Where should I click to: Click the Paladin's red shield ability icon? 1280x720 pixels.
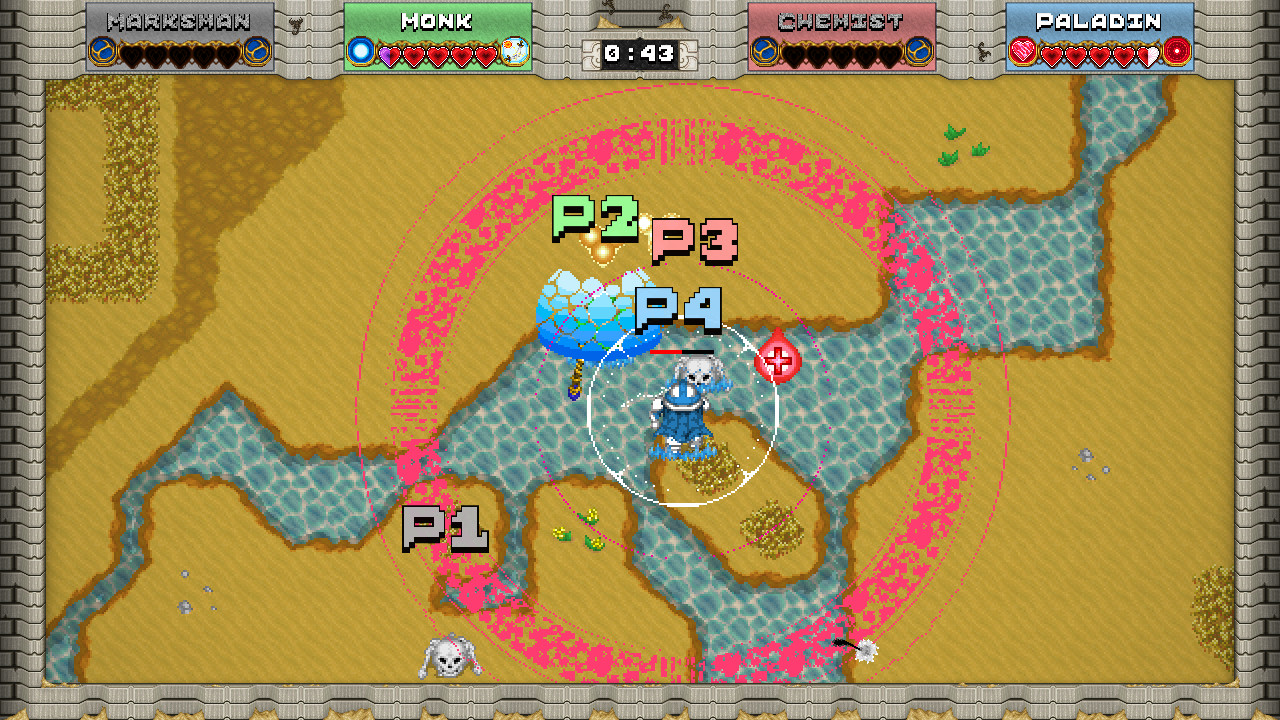(x=1176, y=52)
